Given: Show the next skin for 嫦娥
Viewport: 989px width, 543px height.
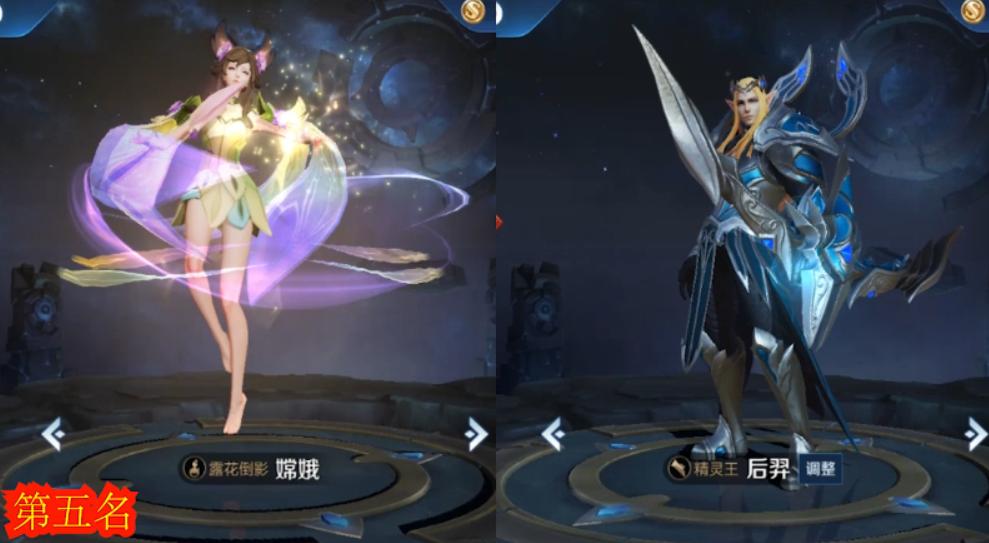Looking at the screenshot, I should click(x=477, y=433).
